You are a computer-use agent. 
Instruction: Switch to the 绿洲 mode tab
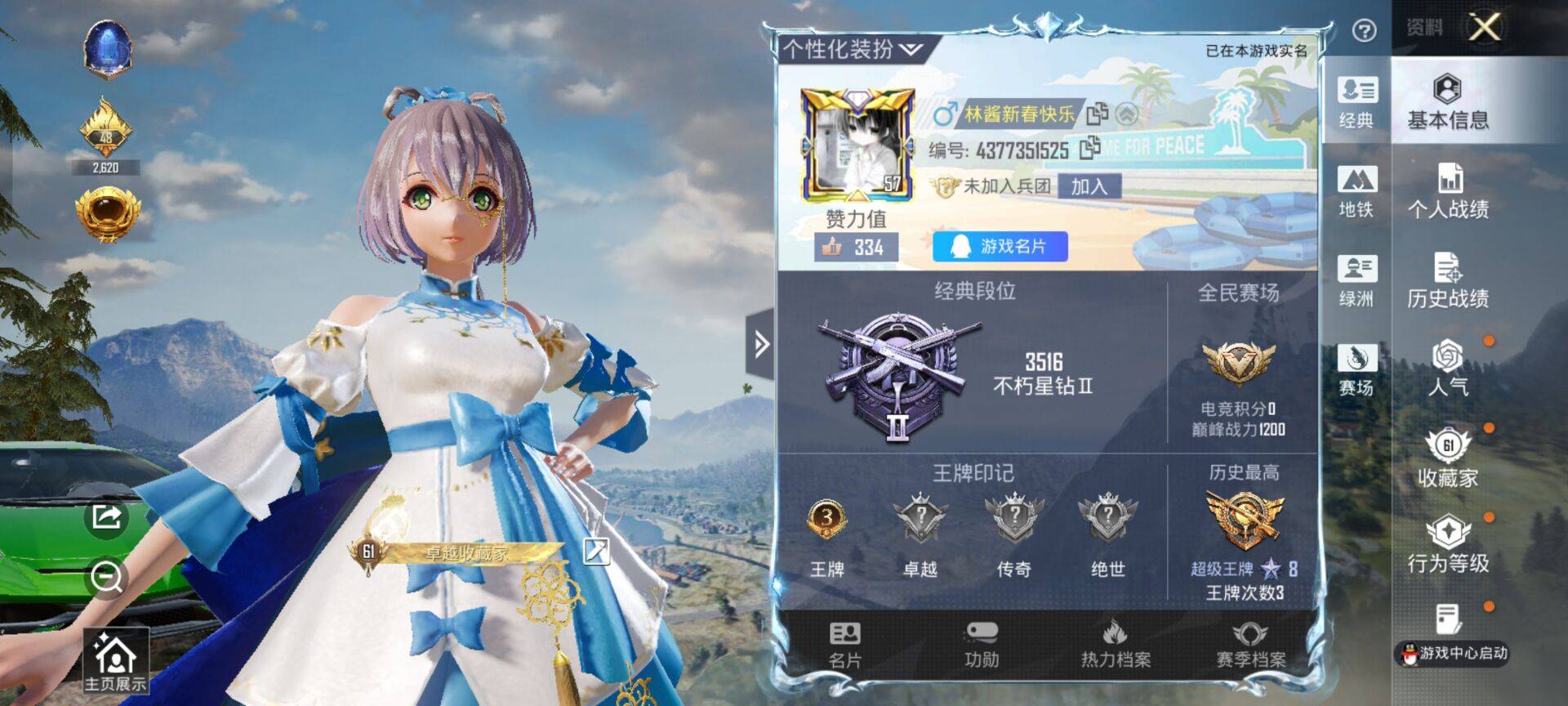pos(1356,281)
